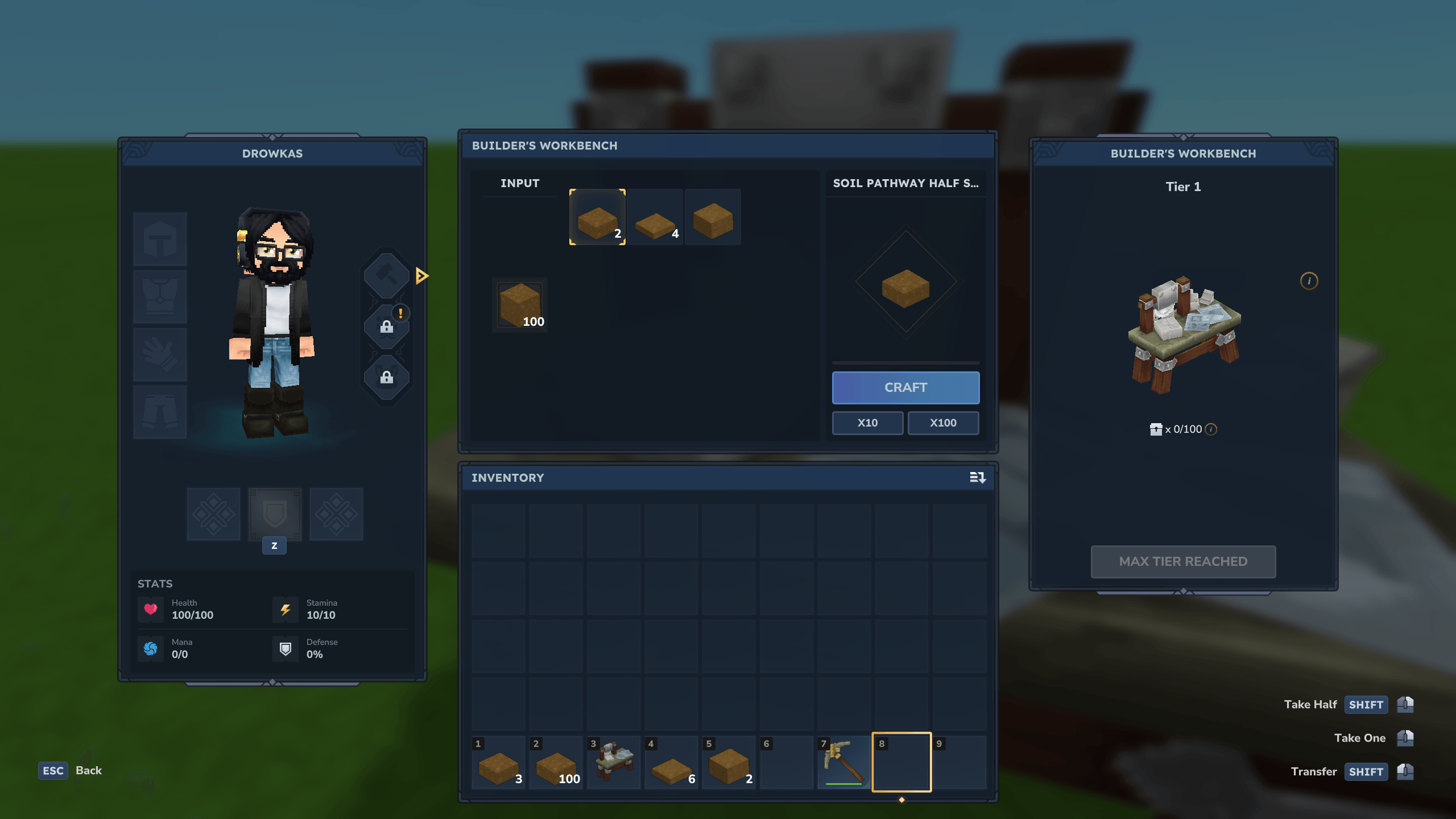Click the Back button next to ESC
Image resolution: width=1456 pixels, height=819 pixels.
(89, 771)
